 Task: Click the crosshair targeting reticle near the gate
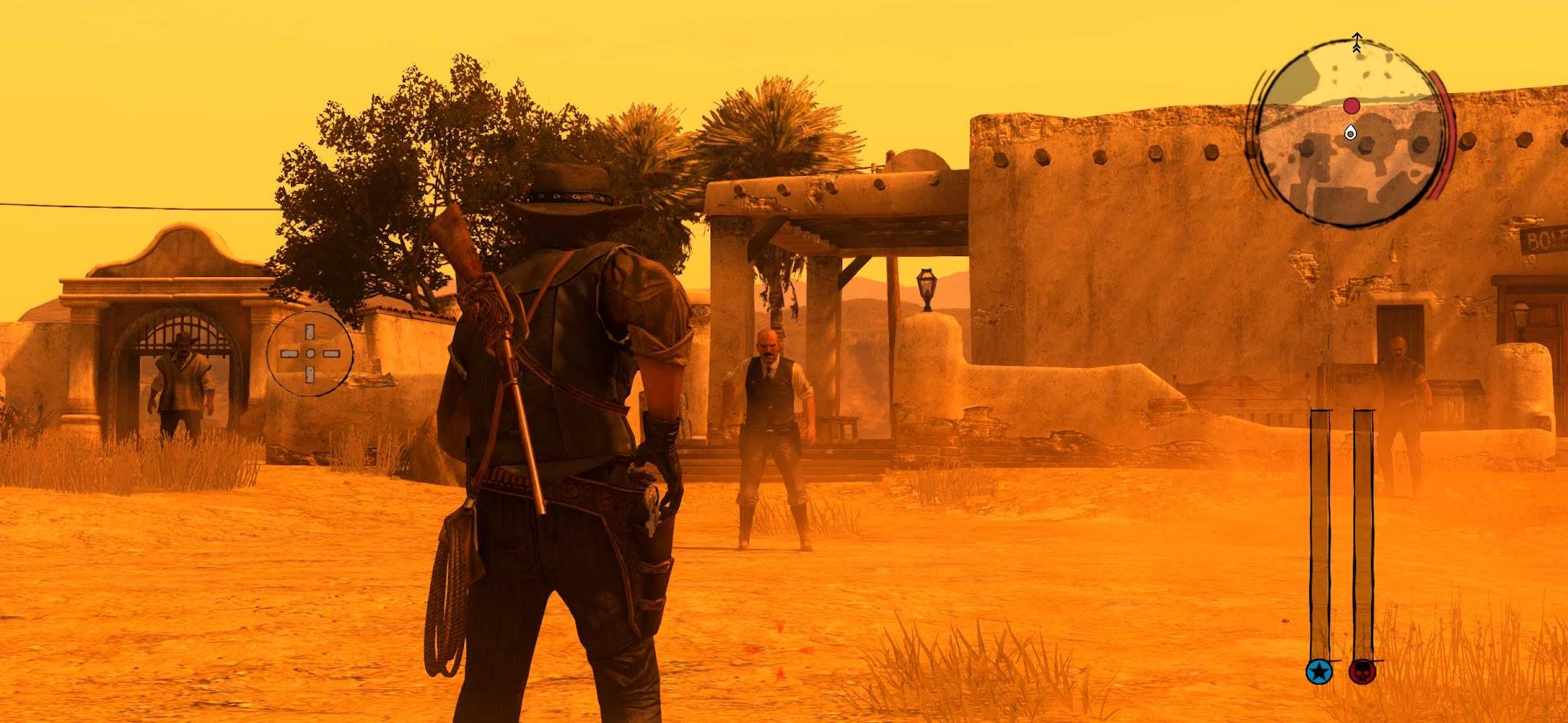[309, 352]
